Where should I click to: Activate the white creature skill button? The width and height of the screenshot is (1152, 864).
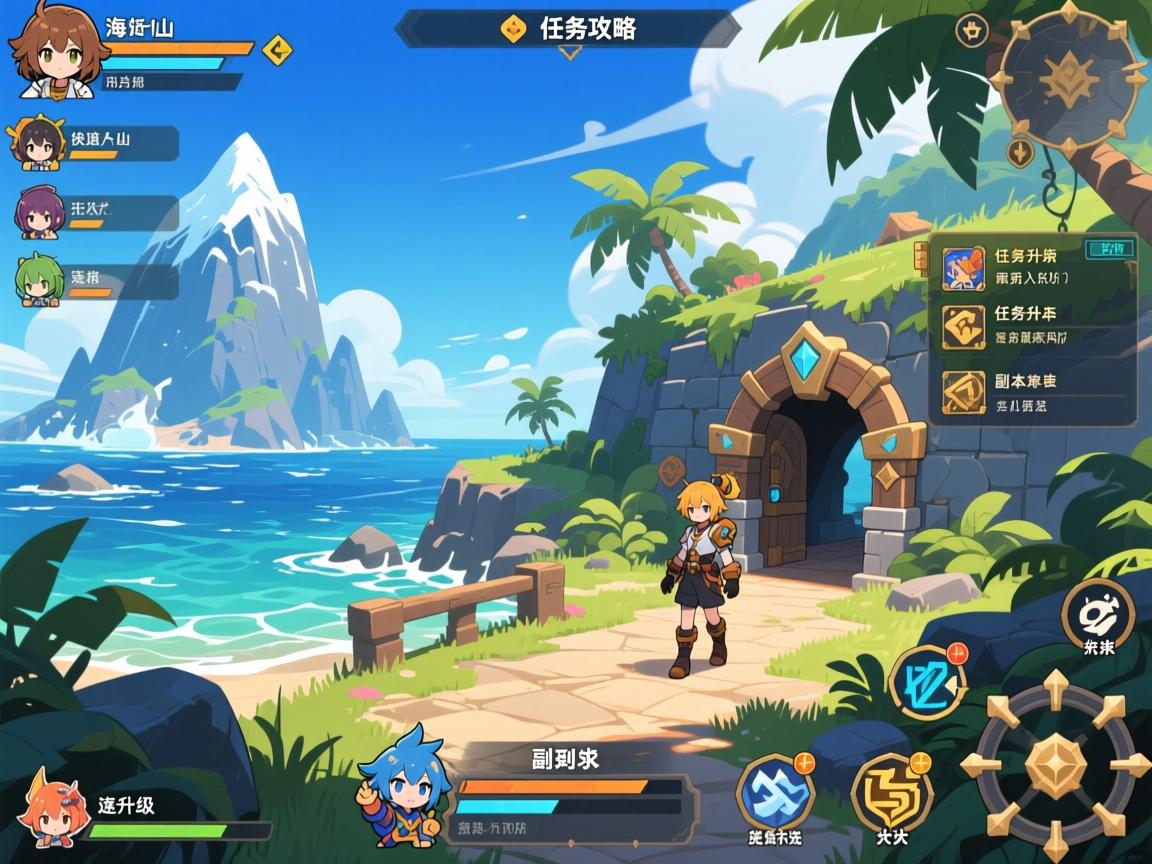[x=1097, y=614]
